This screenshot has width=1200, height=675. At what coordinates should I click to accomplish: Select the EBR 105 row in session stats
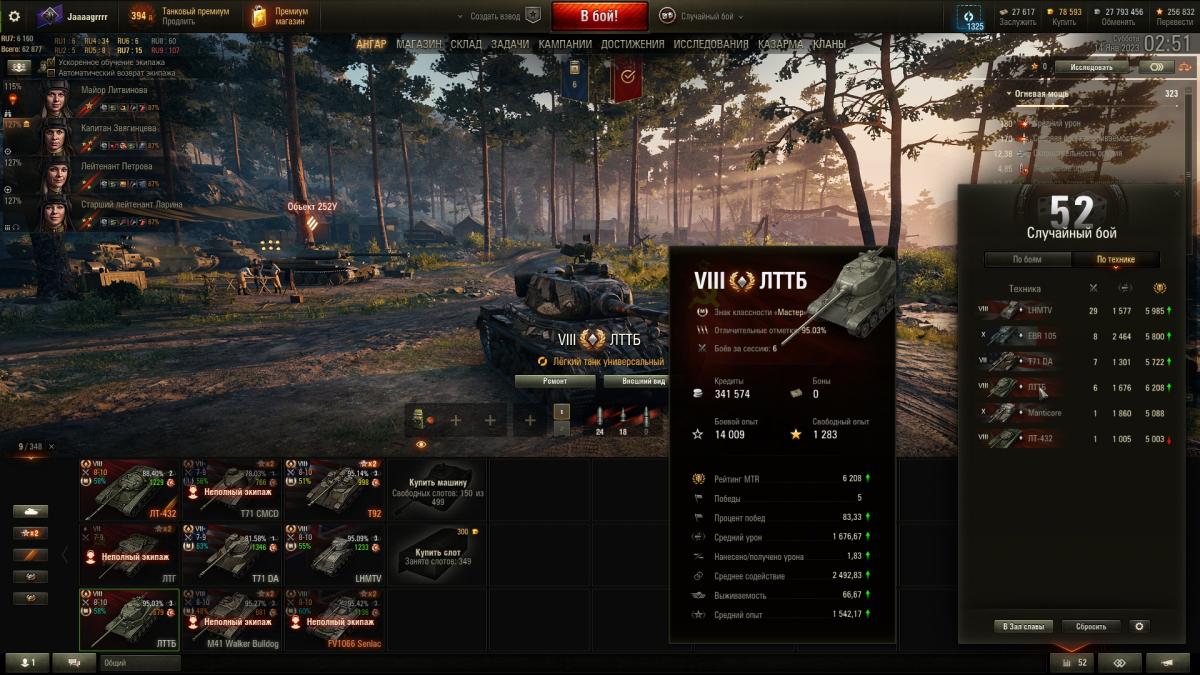1040,336
